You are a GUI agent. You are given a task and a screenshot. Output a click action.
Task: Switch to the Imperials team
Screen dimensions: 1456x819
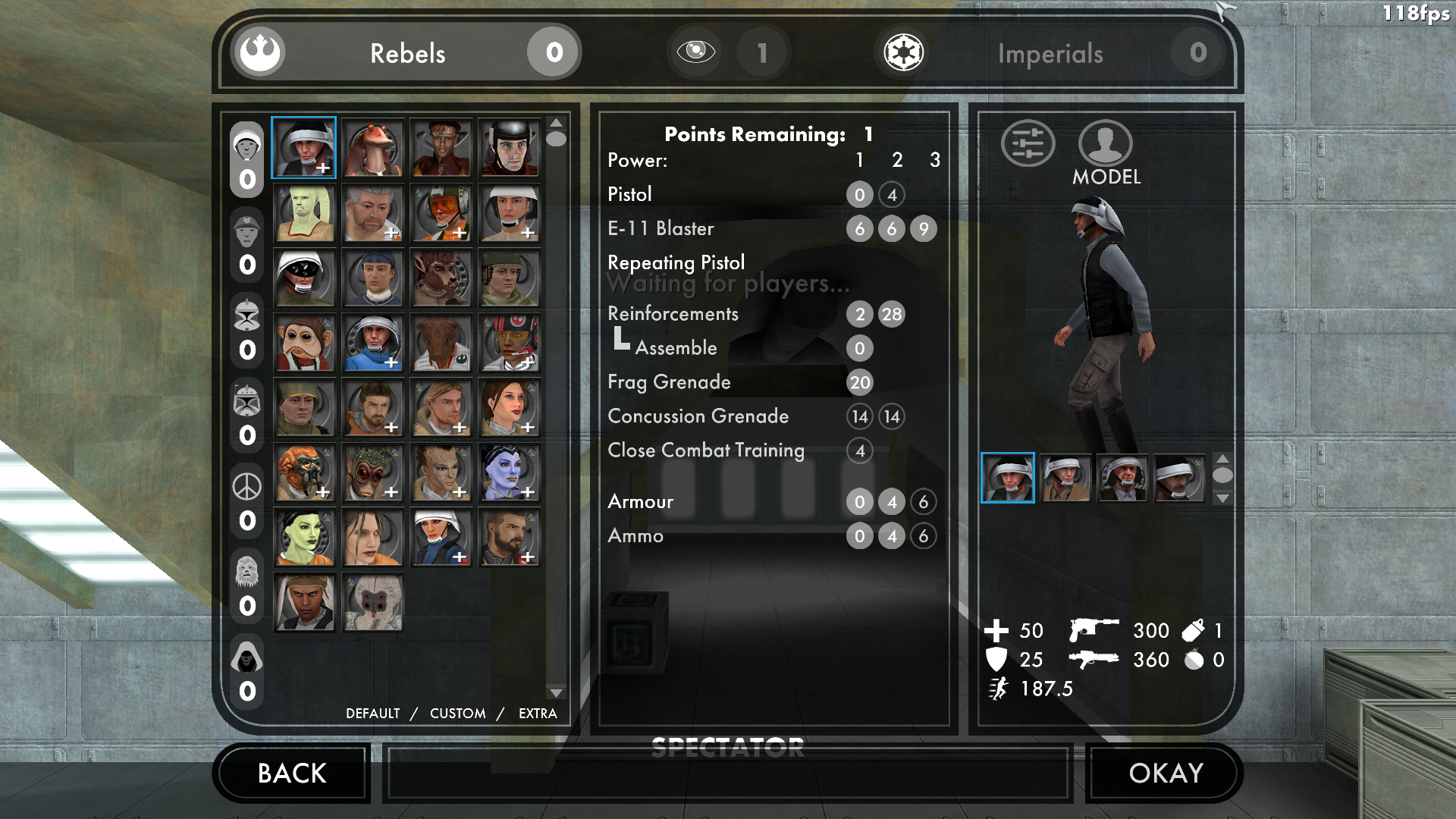click(1050, 53)
